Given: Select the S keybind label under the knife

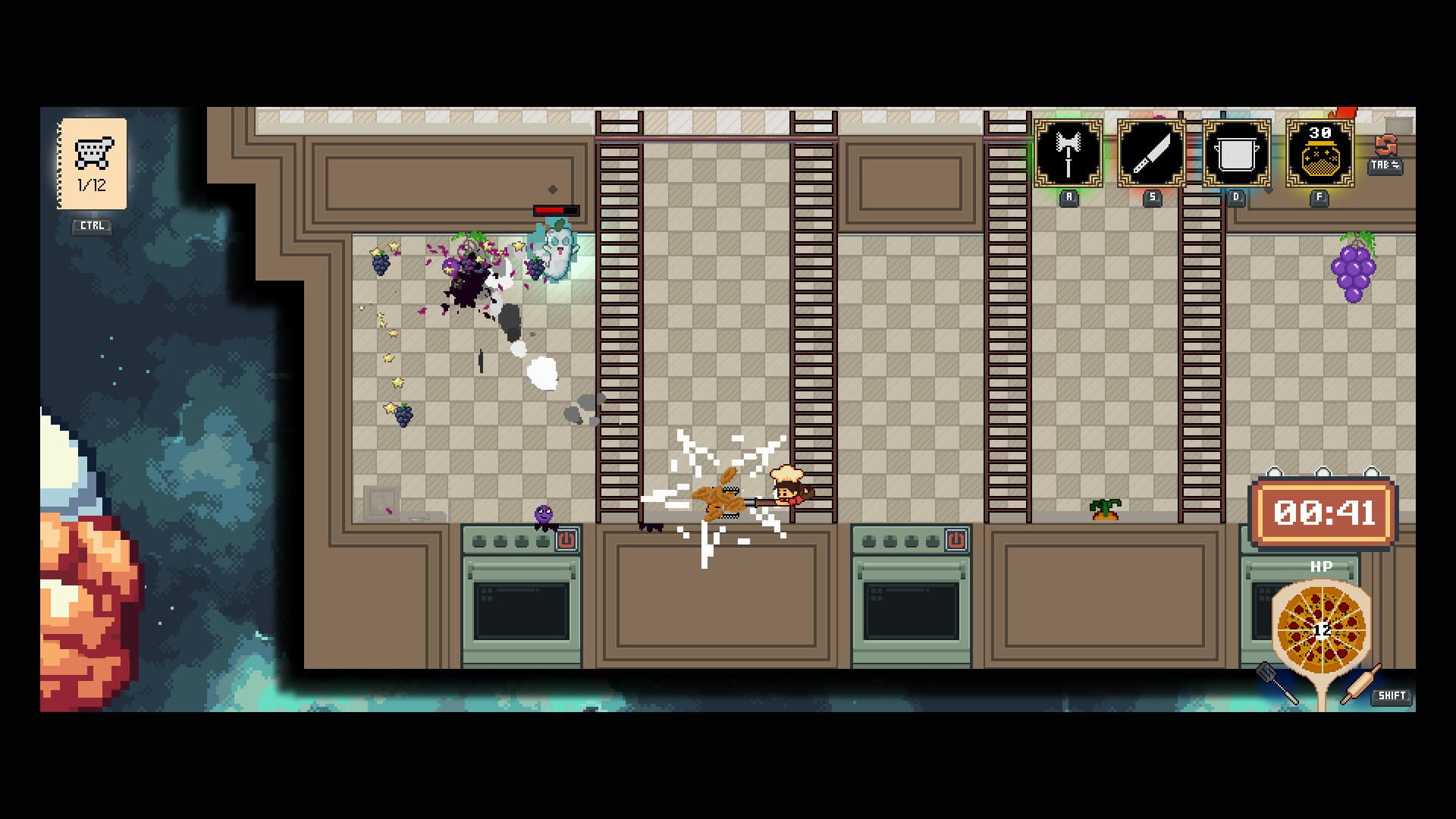Looking at the screenshot, I should tap(1151, 197).
